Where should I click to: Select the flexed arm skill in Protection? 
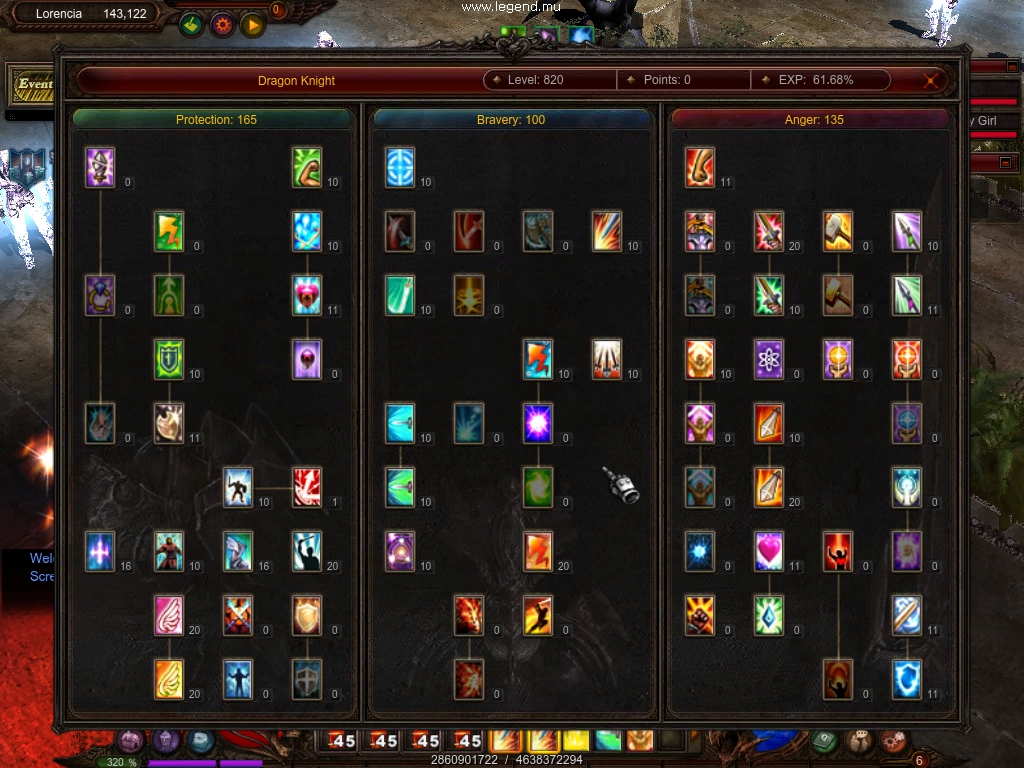pyautogui.click(x=307, y=168)
